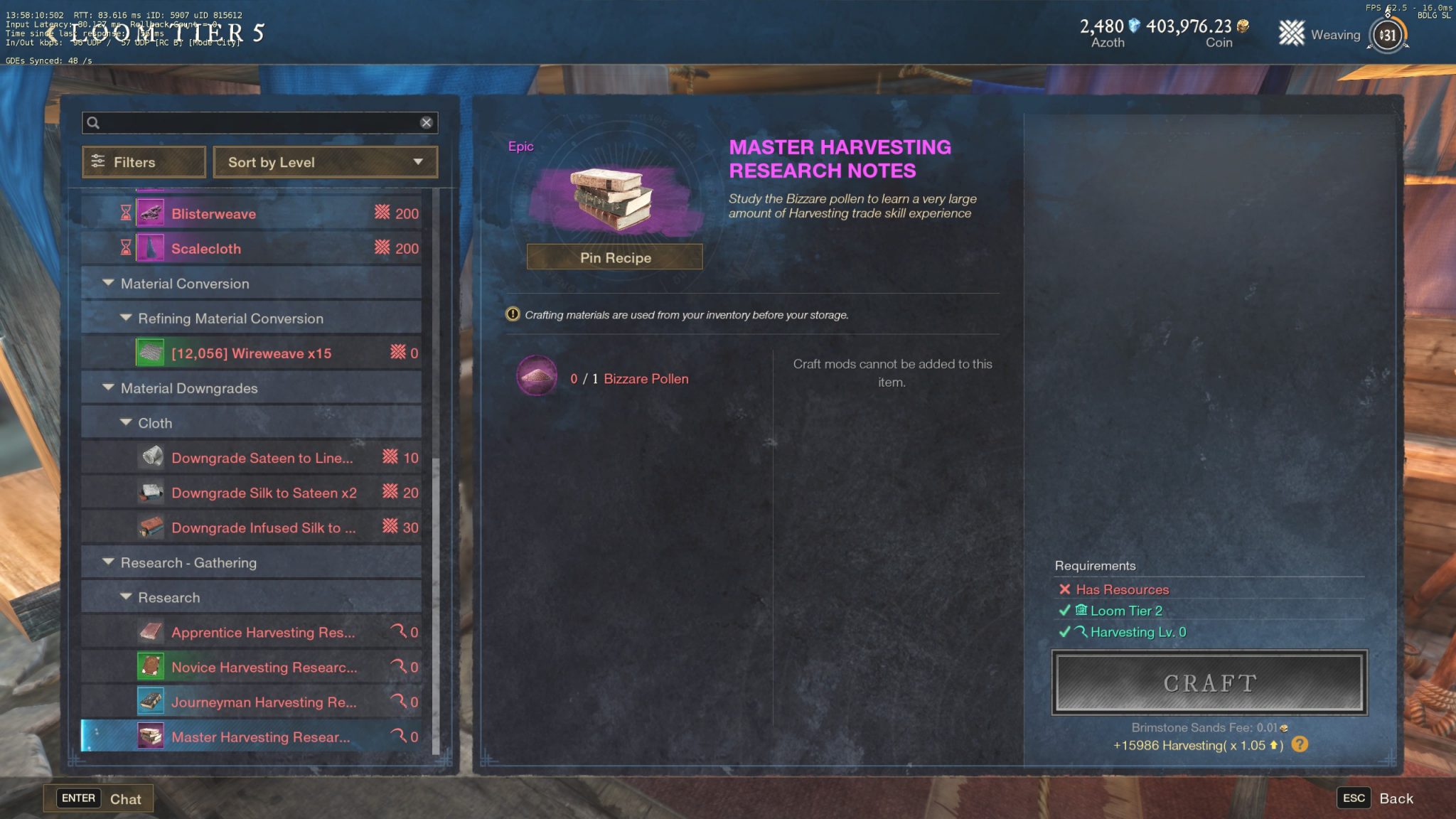Click the Bizzare Pollen ingredient icon
The image size is (1456, 819).
pyautogui.click(x=537, y=375)
